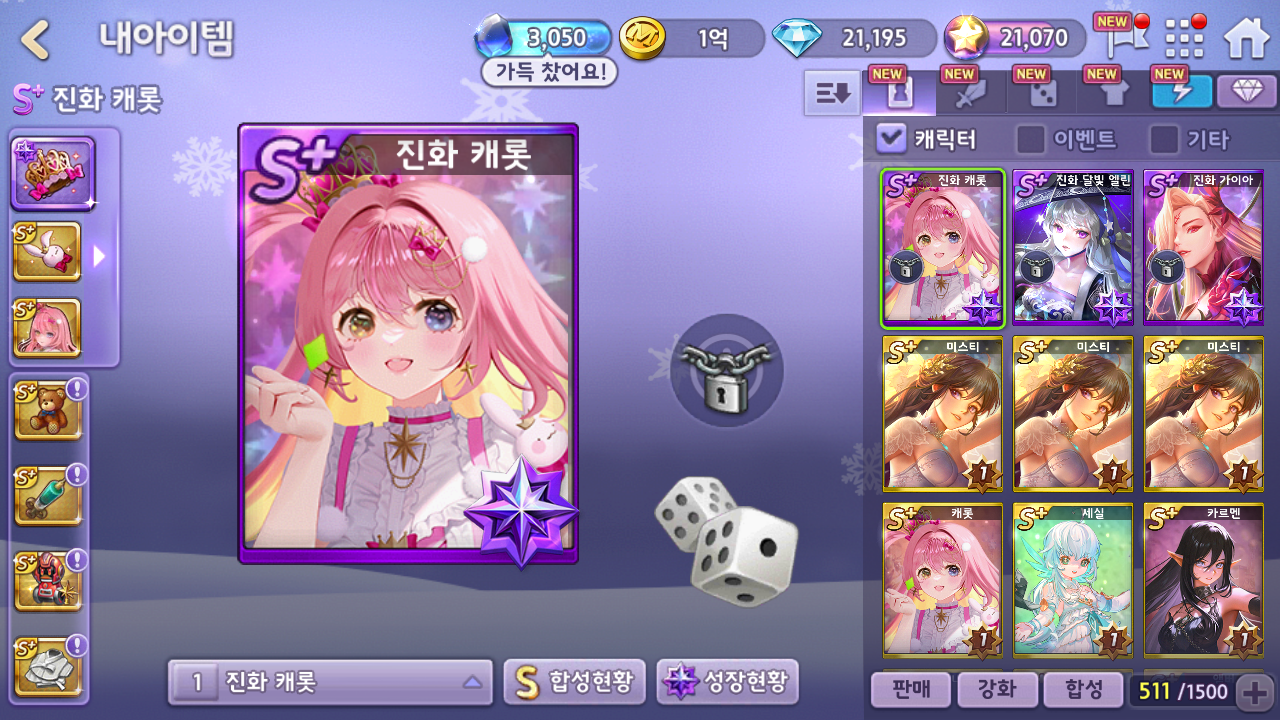Screen dimensions: 1280x720
Task: Open the grid menu icon
Action: (x=1186, y=38)
